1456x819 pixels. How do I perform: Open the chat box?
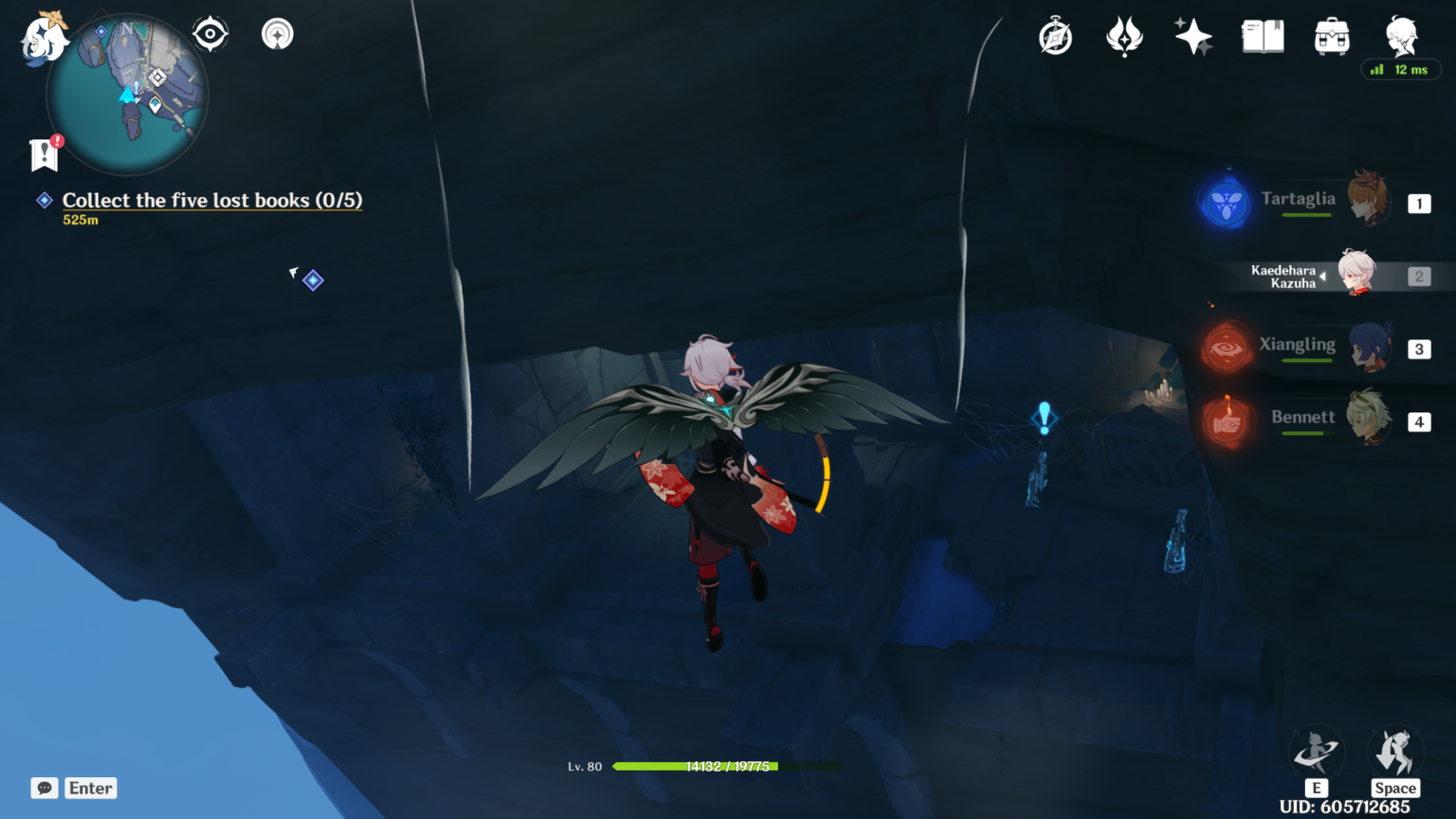(x=45, y=788)
